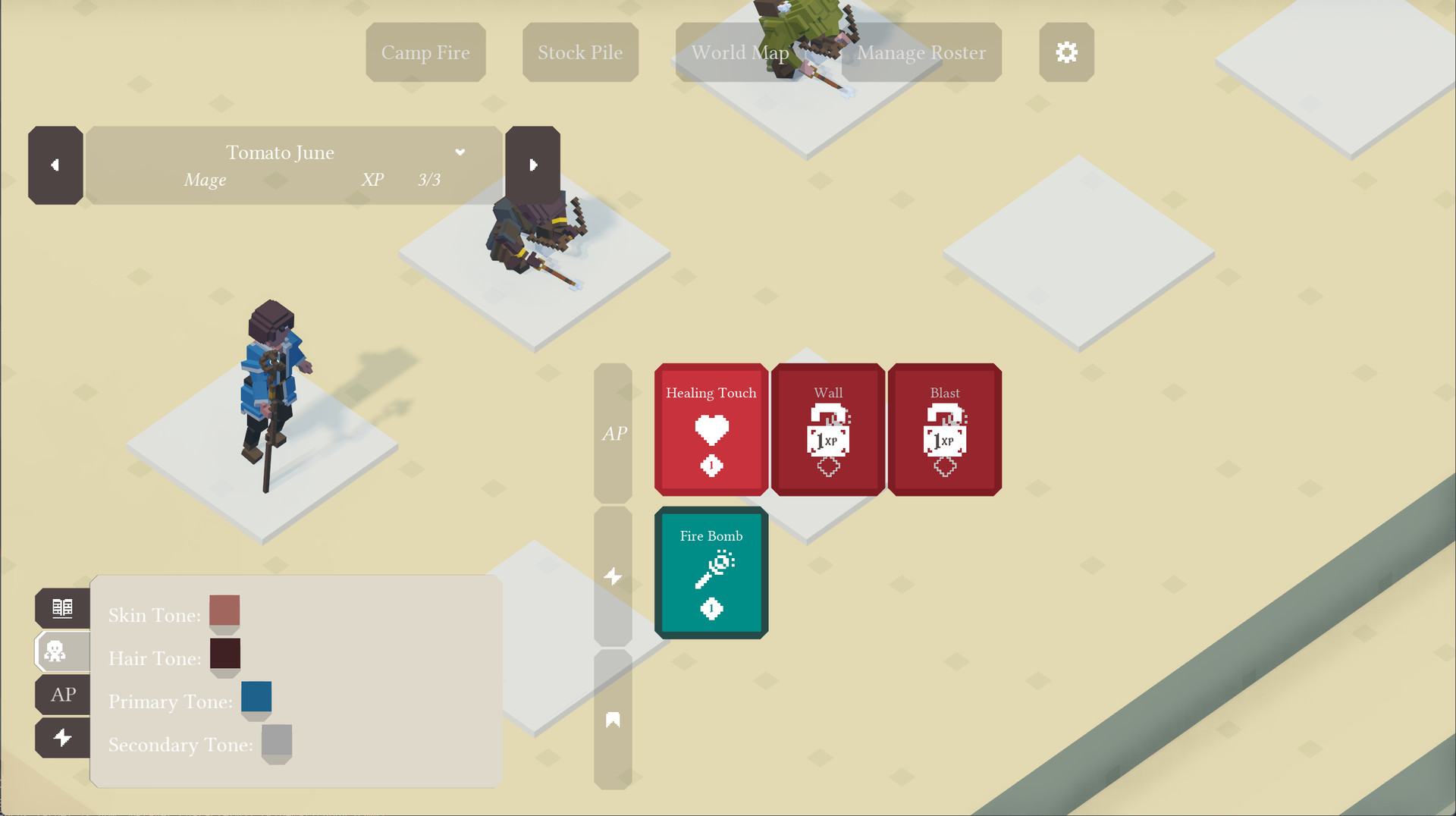Click the next character arrow beside the name panel
Viewport: 1456px width, 816px height.
[x=533, y=164]
